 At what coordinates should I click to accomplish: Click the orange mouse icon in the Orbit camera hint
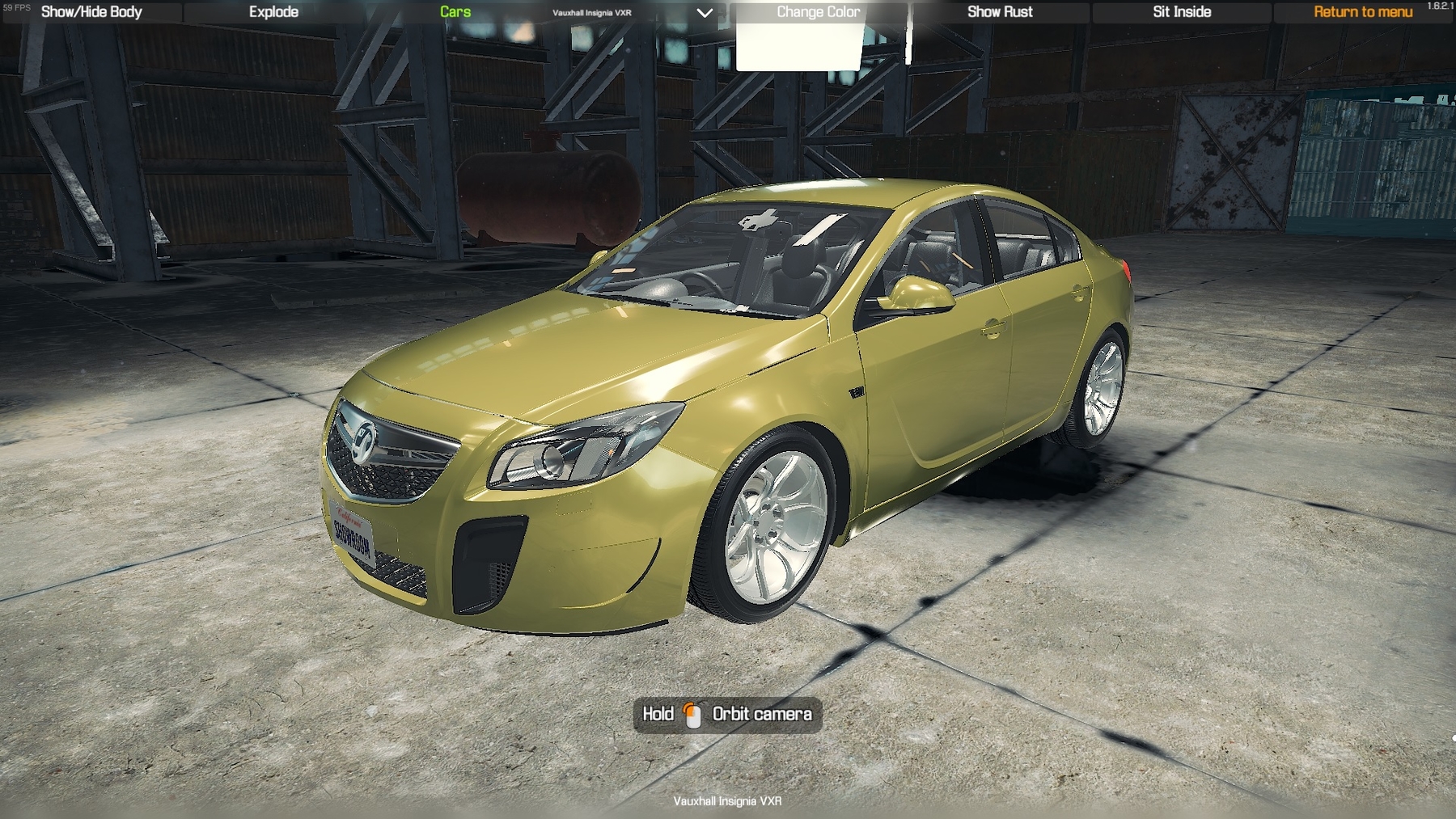(692, 715)
